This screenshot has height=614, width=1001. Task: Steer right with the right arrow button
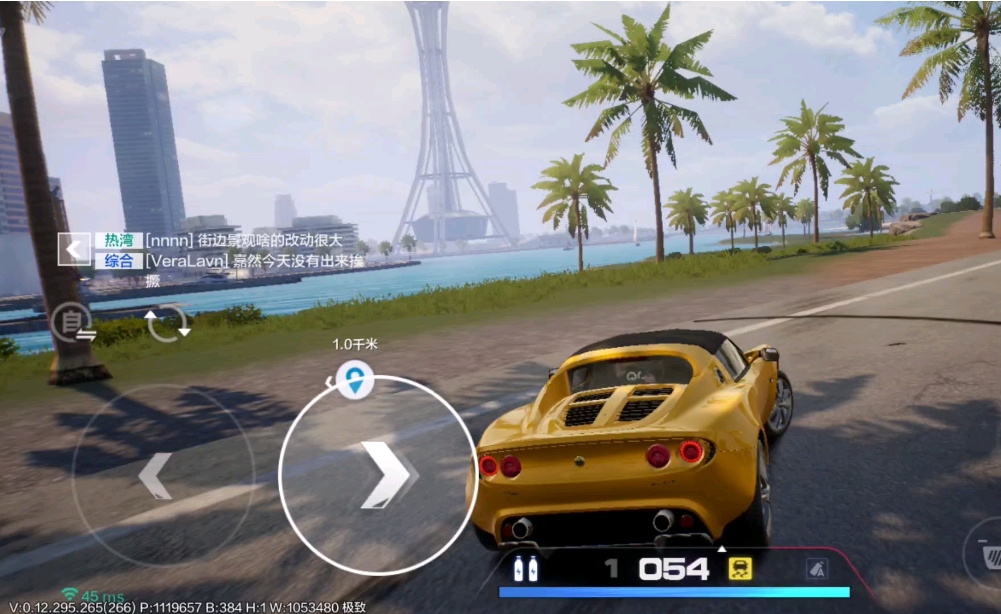[383, 475]
